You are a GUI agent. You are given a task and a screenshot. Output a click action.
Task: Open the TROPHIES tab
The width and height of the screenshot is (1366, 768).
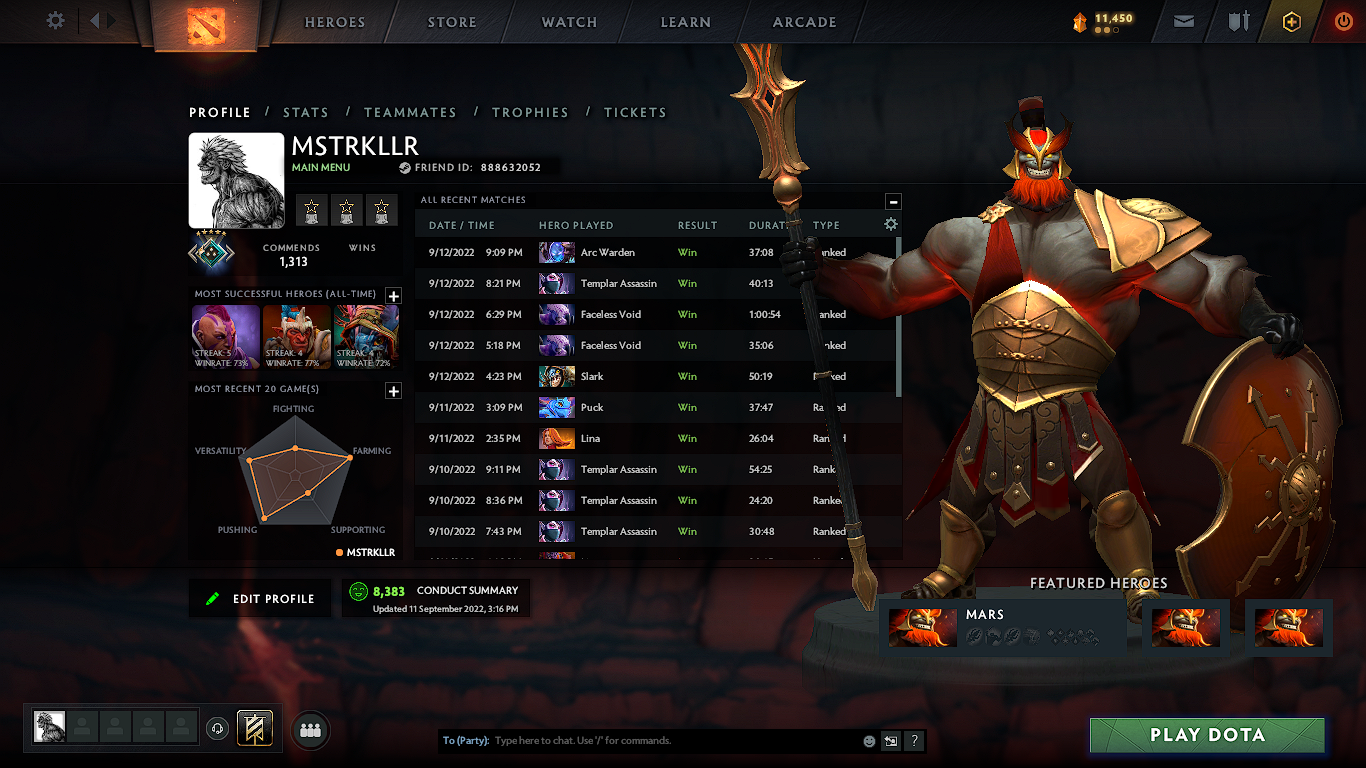coord(530,112)
